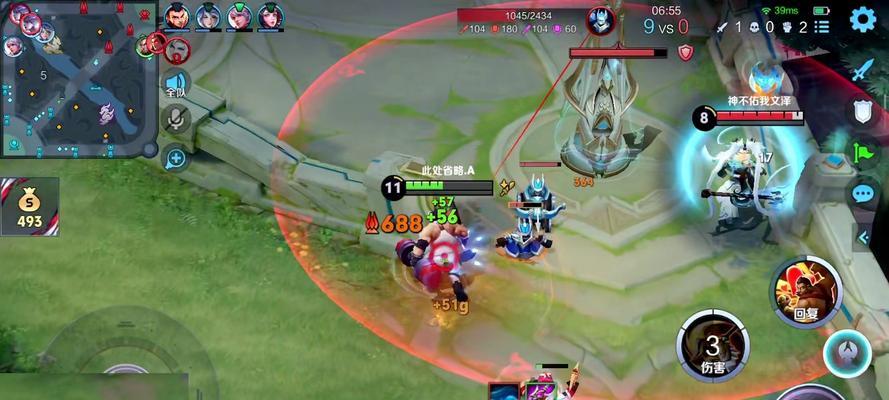Send the sword attack signal

[862, 70]
